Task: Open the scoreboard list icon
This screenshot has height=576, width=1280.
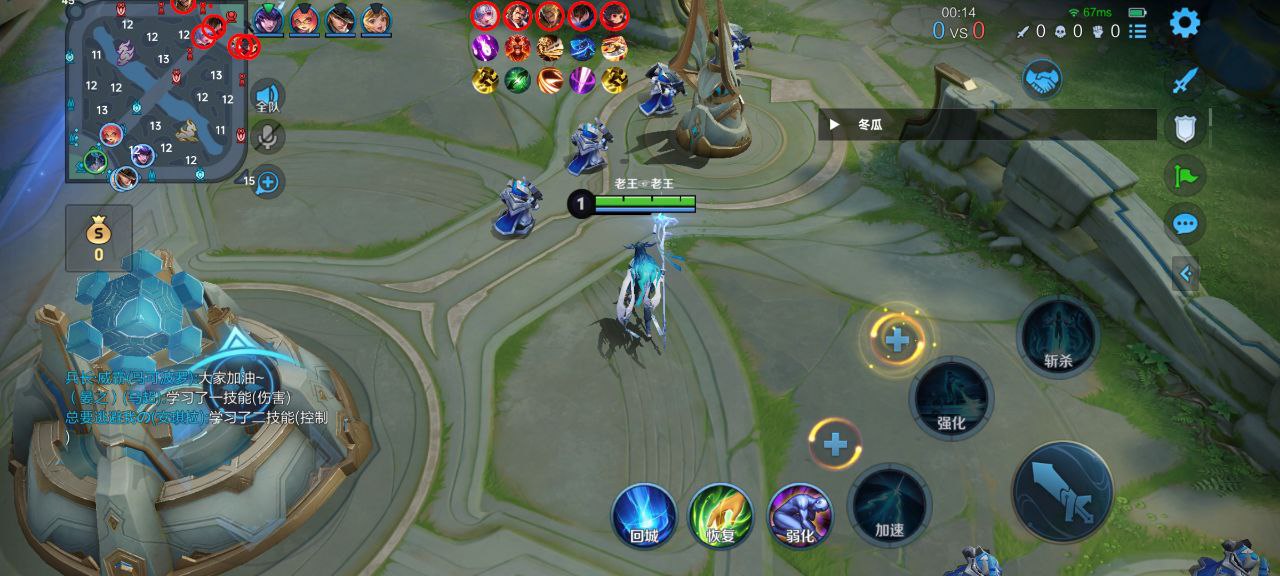Action: (x=1138, y=31)
